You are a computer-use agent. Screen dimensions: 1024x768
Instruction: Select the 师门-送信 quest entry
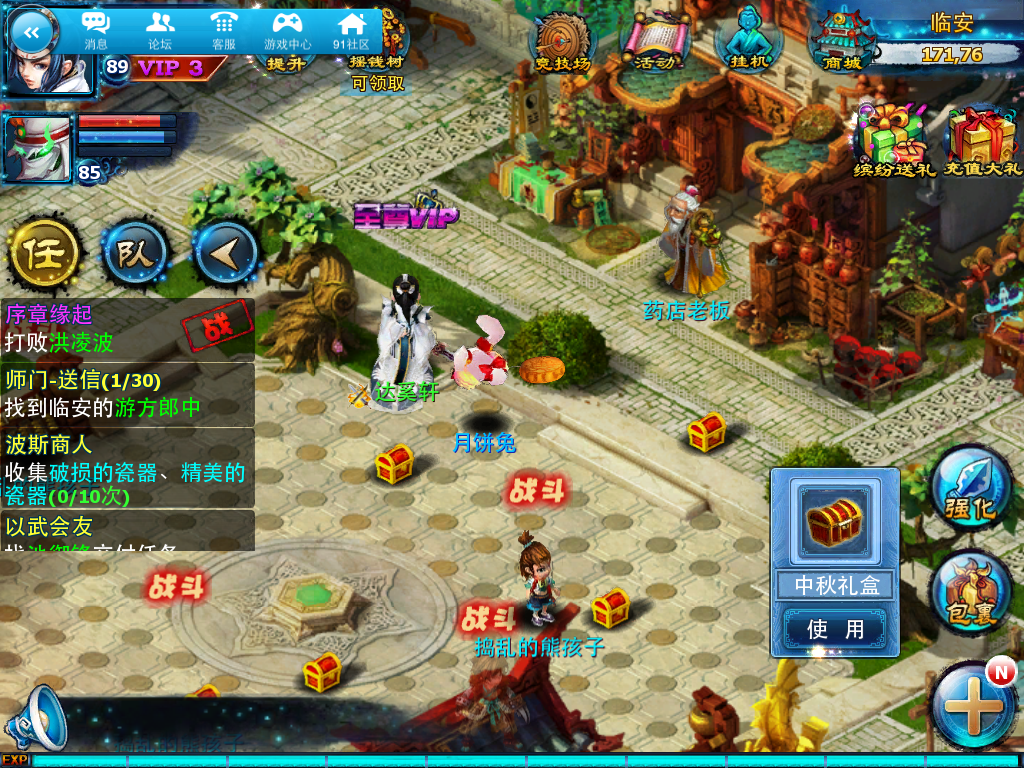click(x=127, y=394)
